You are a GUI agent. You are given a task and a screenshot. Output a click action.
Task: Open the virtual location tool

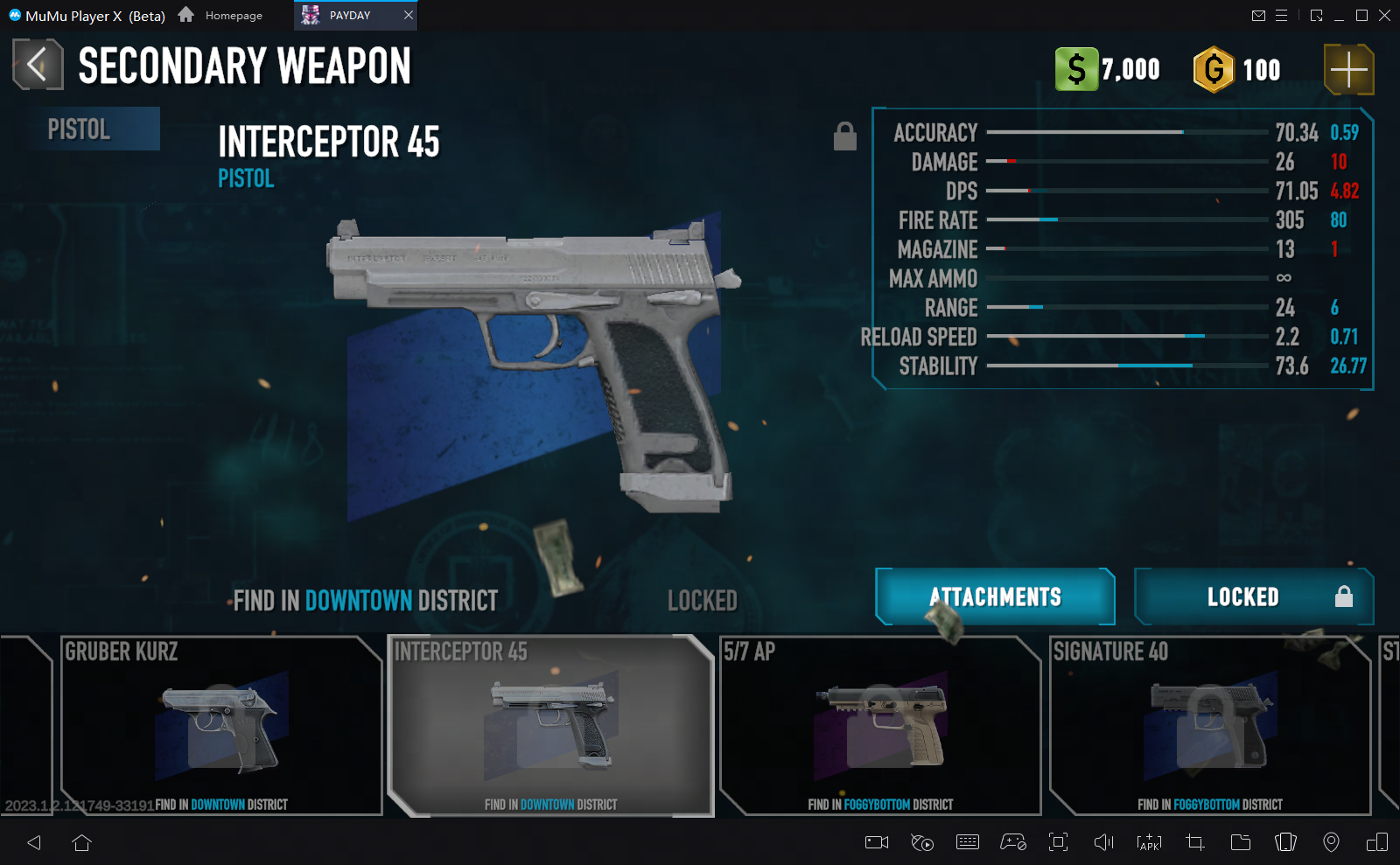(x=1333, y=842)
